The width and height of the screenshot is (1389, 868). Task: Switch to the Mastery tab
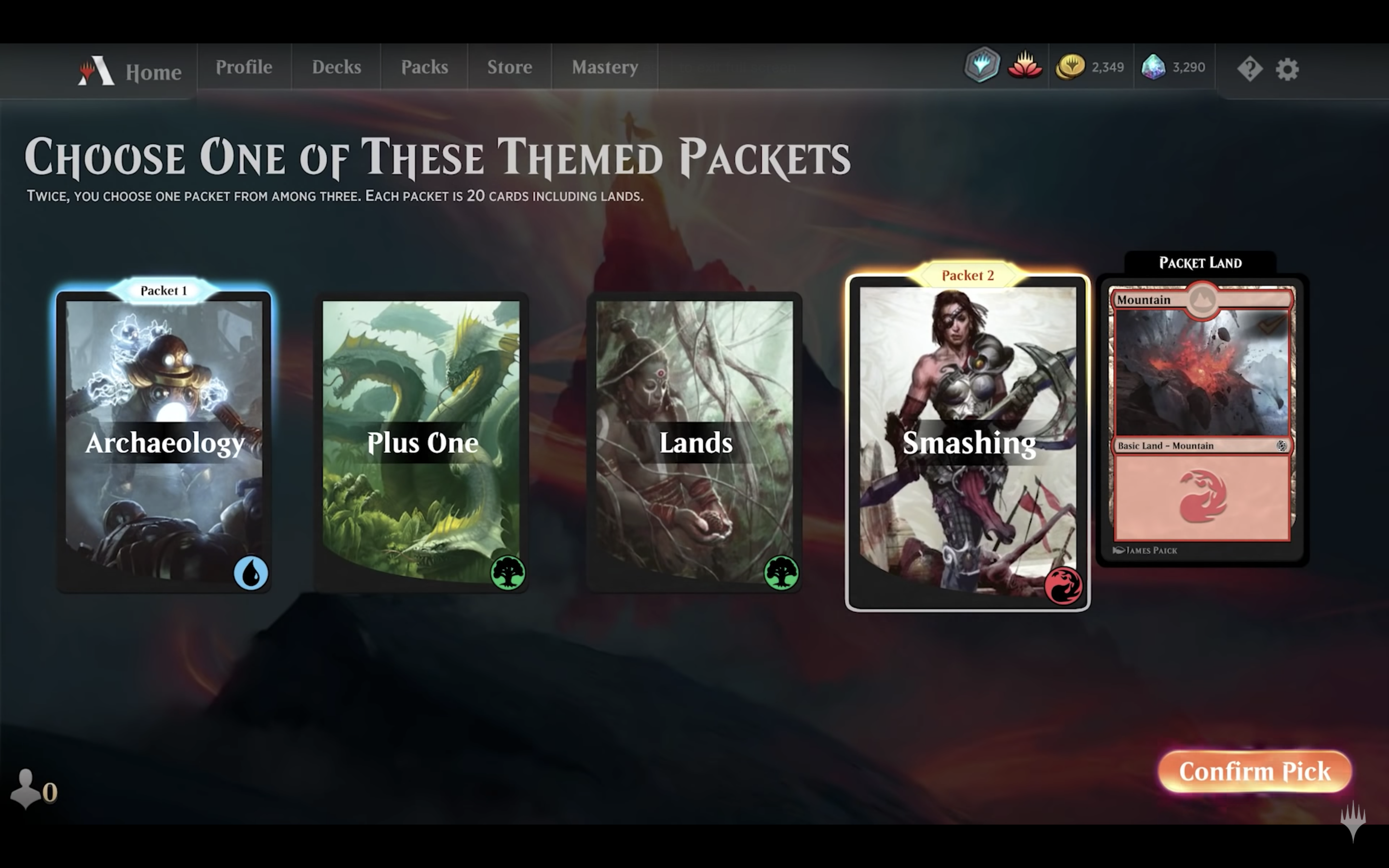[x=604, y=67]
